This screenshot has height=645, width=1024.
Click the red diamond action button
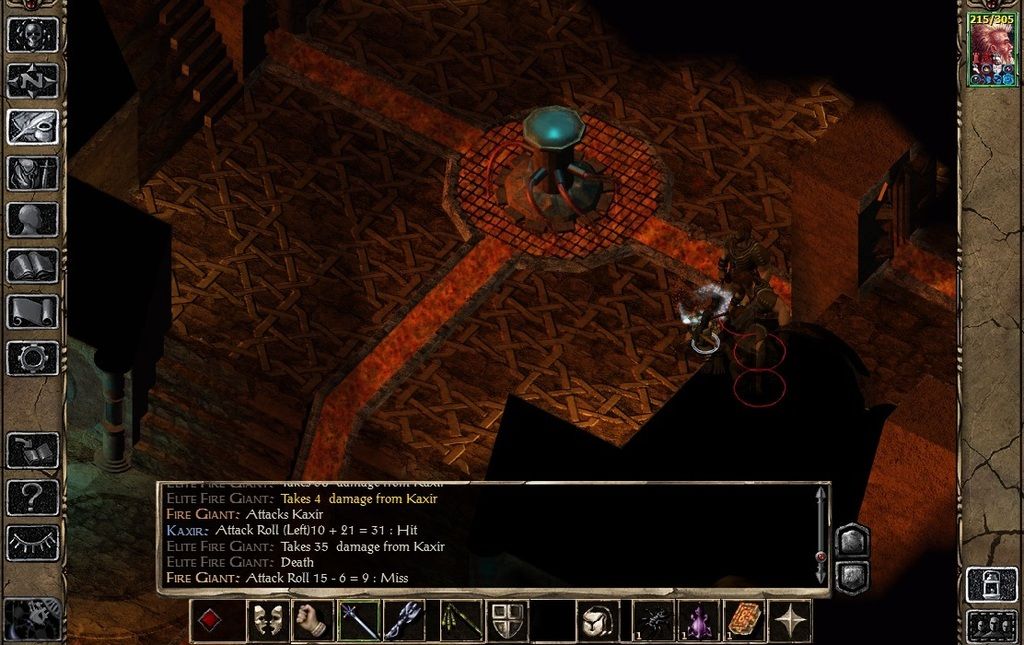209,621
